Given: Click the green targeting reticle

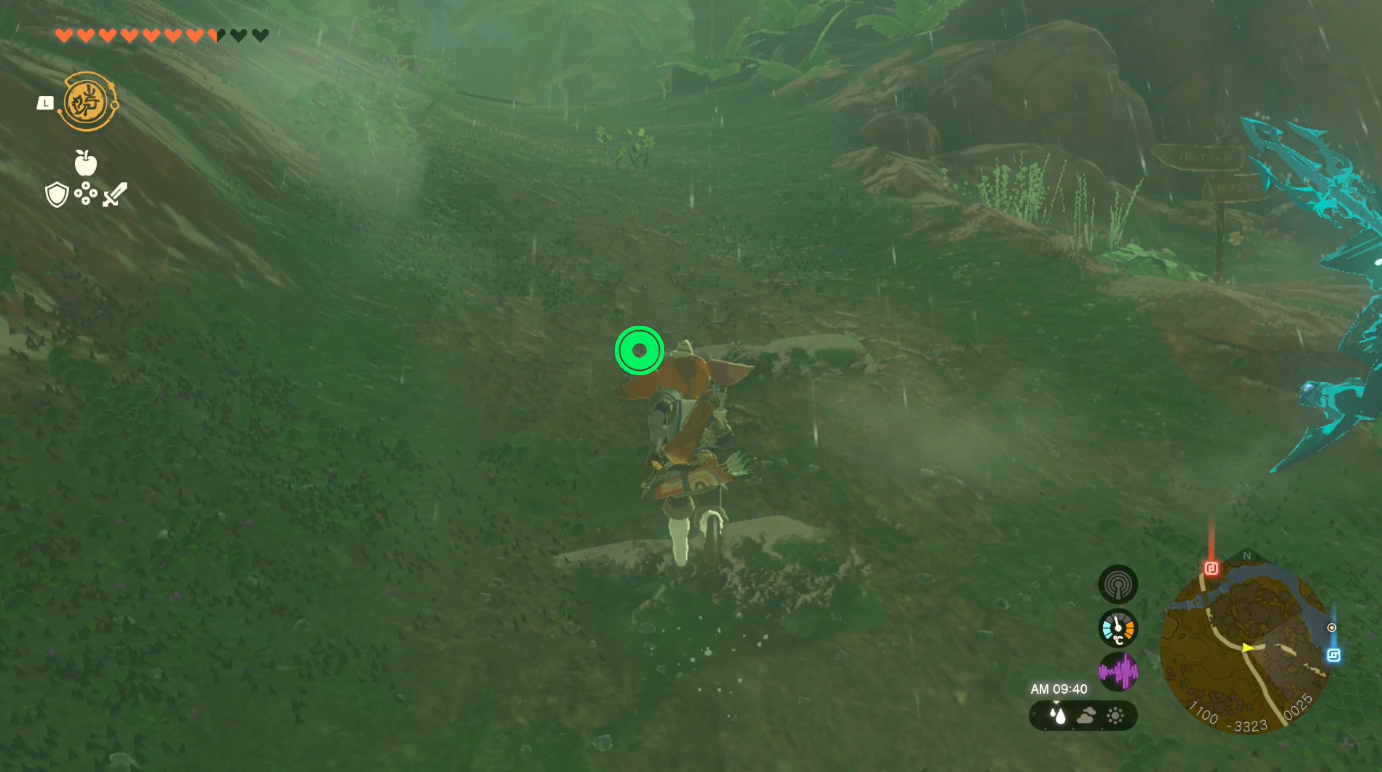Looking at the screenshot, I should point(638,350).
